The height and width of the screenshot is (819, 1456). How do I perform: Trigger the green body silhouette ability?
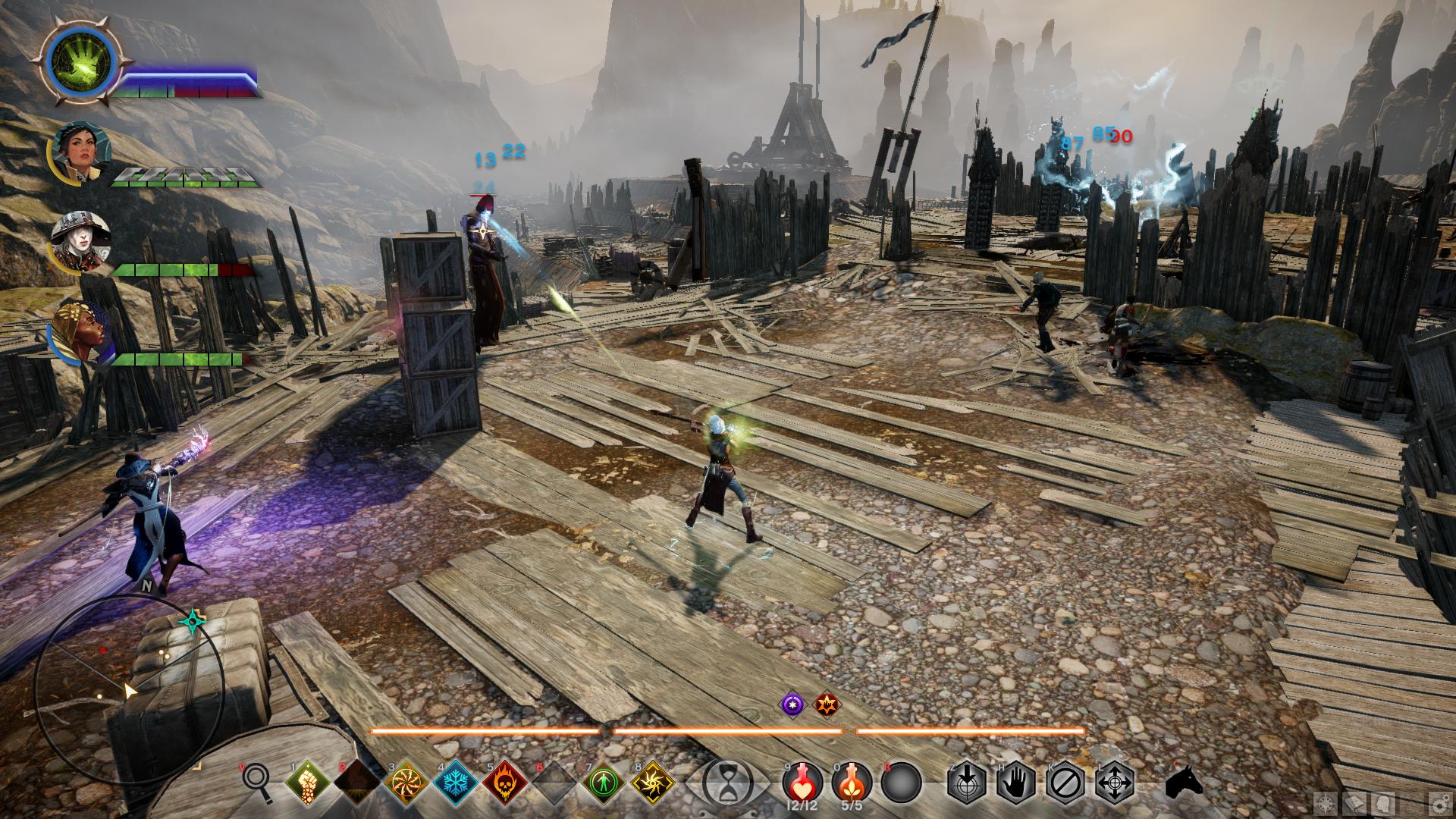coord(603,781)
